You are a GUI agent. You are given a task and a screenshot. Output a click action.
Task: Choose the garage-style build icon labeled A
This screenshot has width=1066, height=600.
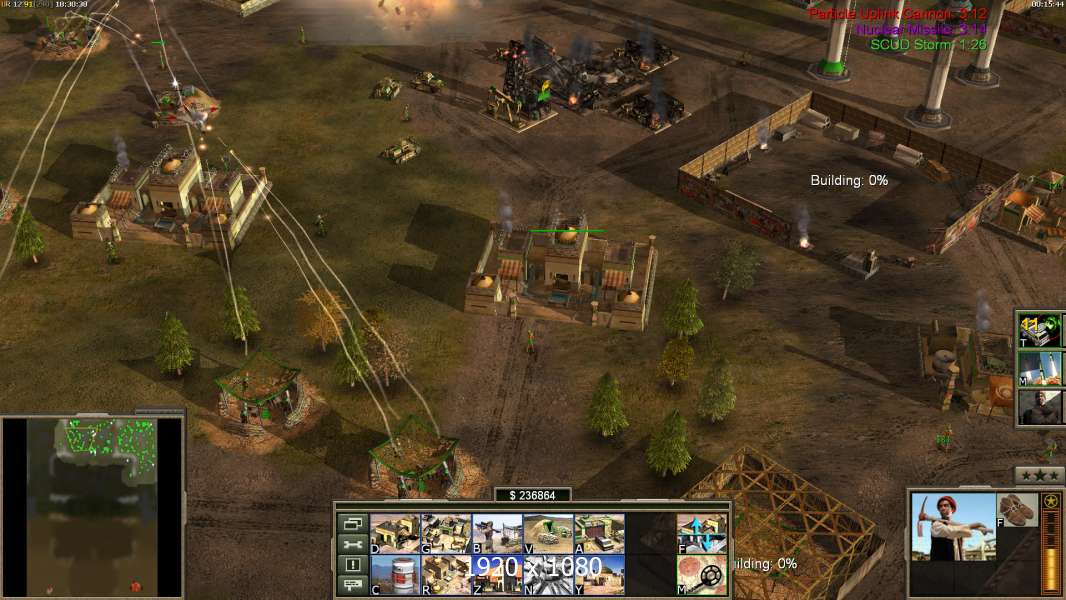[x=599, y=534]
